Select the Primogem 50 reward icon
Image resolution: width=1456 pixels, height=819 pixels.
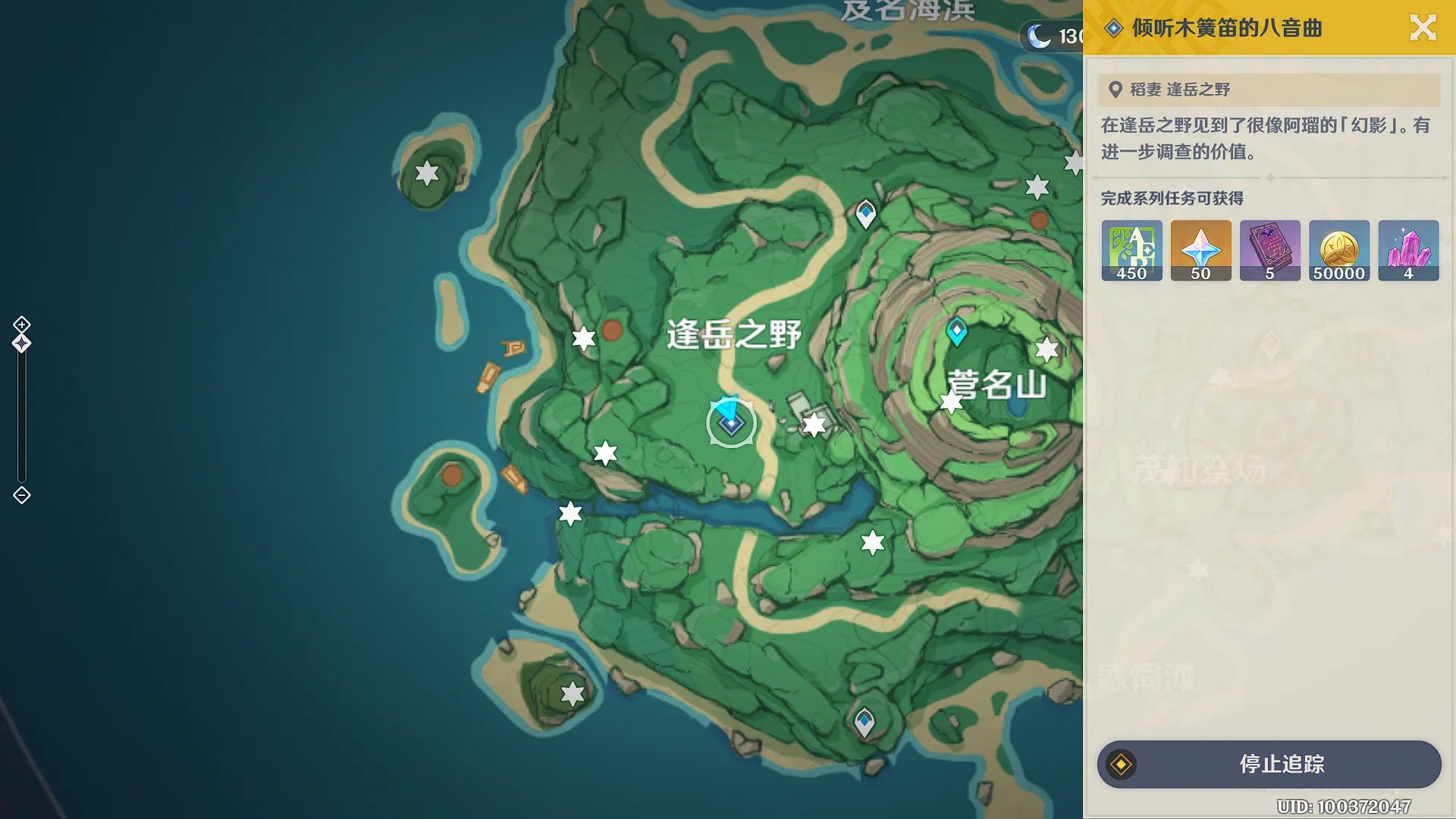(1200, 251)
